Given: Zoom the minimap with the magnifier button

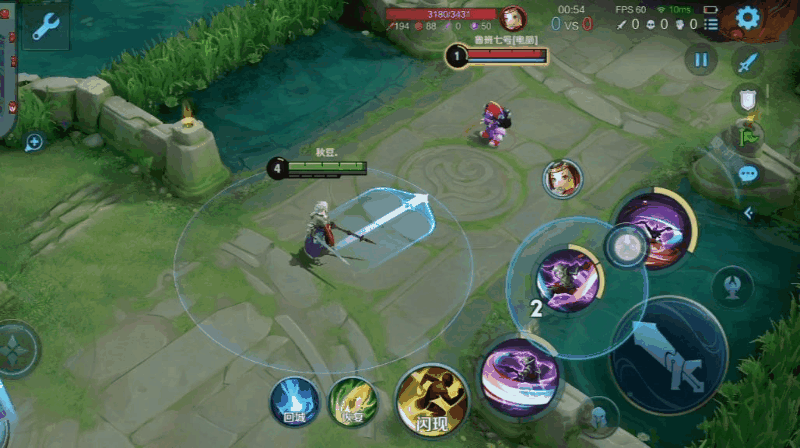Looking at the screenshot, I should click(34, 143).
